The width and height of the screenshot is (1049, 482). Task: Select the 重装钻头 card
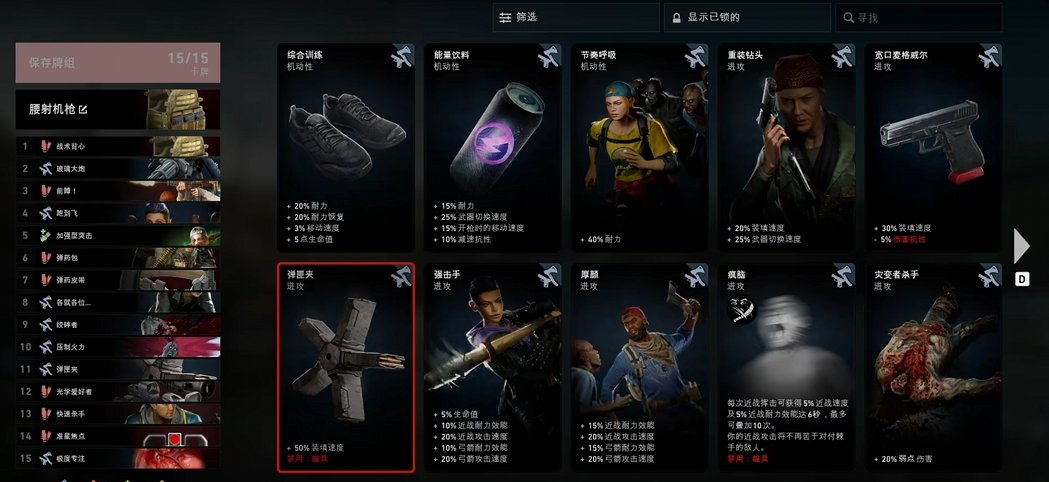785,147
